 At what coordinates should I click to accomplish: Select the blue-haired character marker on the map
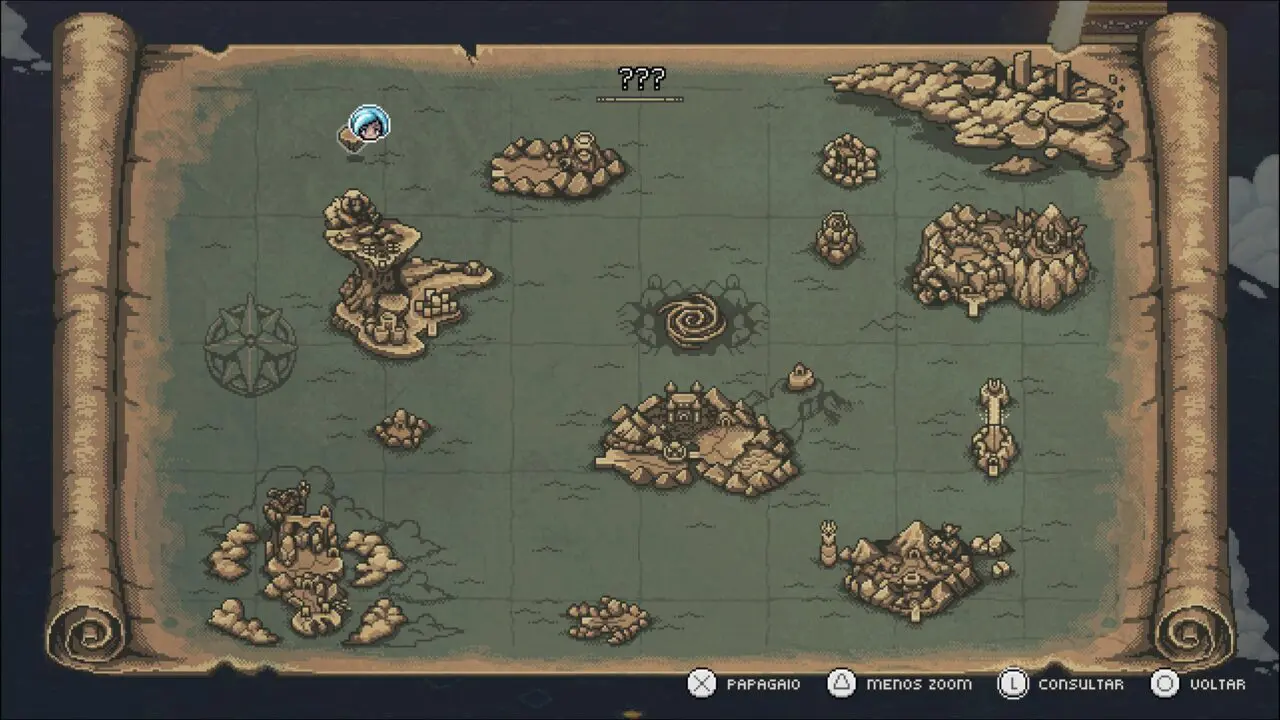[x=367, y=127]
